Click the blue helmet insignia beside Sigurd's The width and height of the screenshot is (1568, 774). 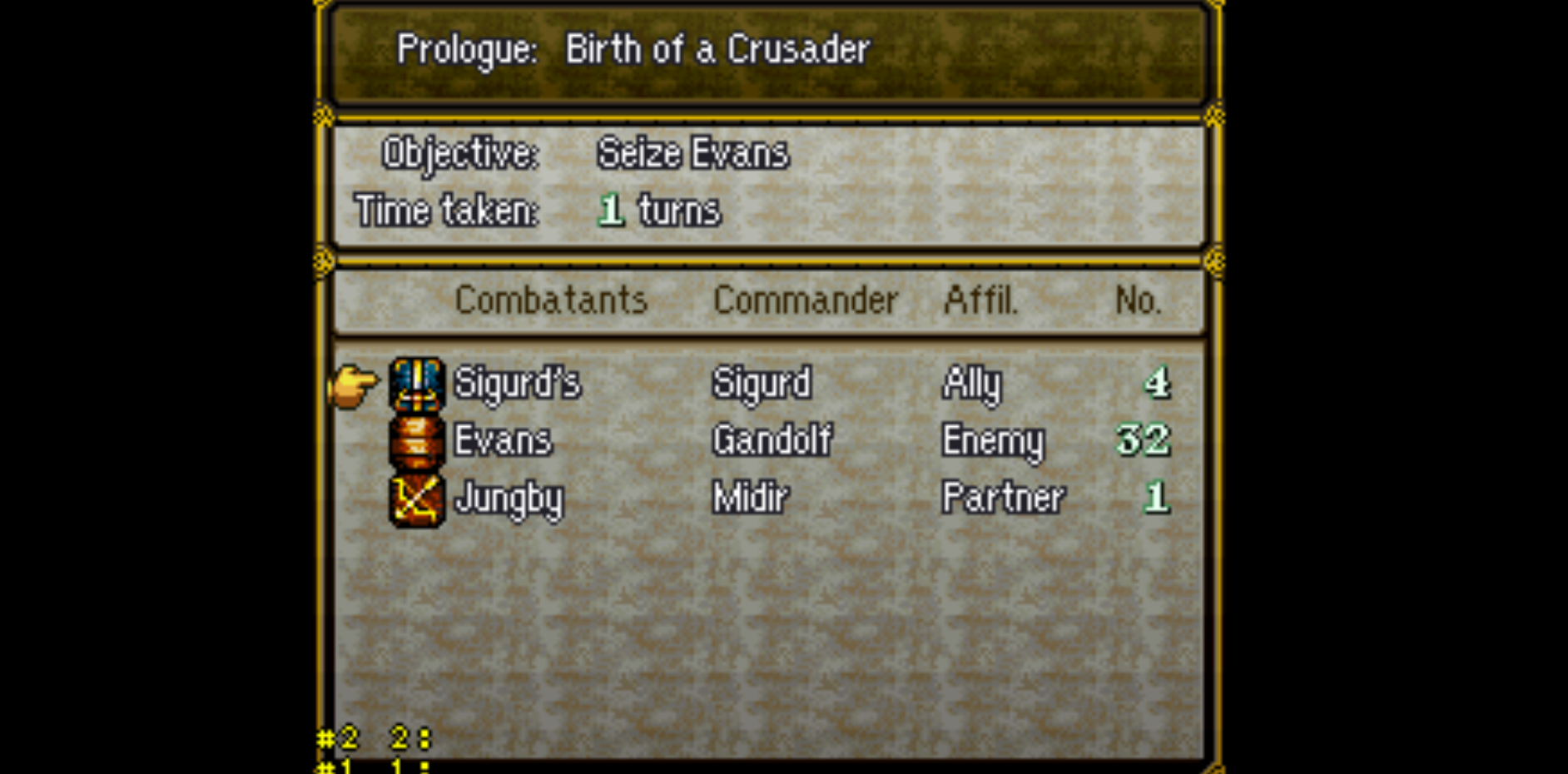(x=416, y=385)
